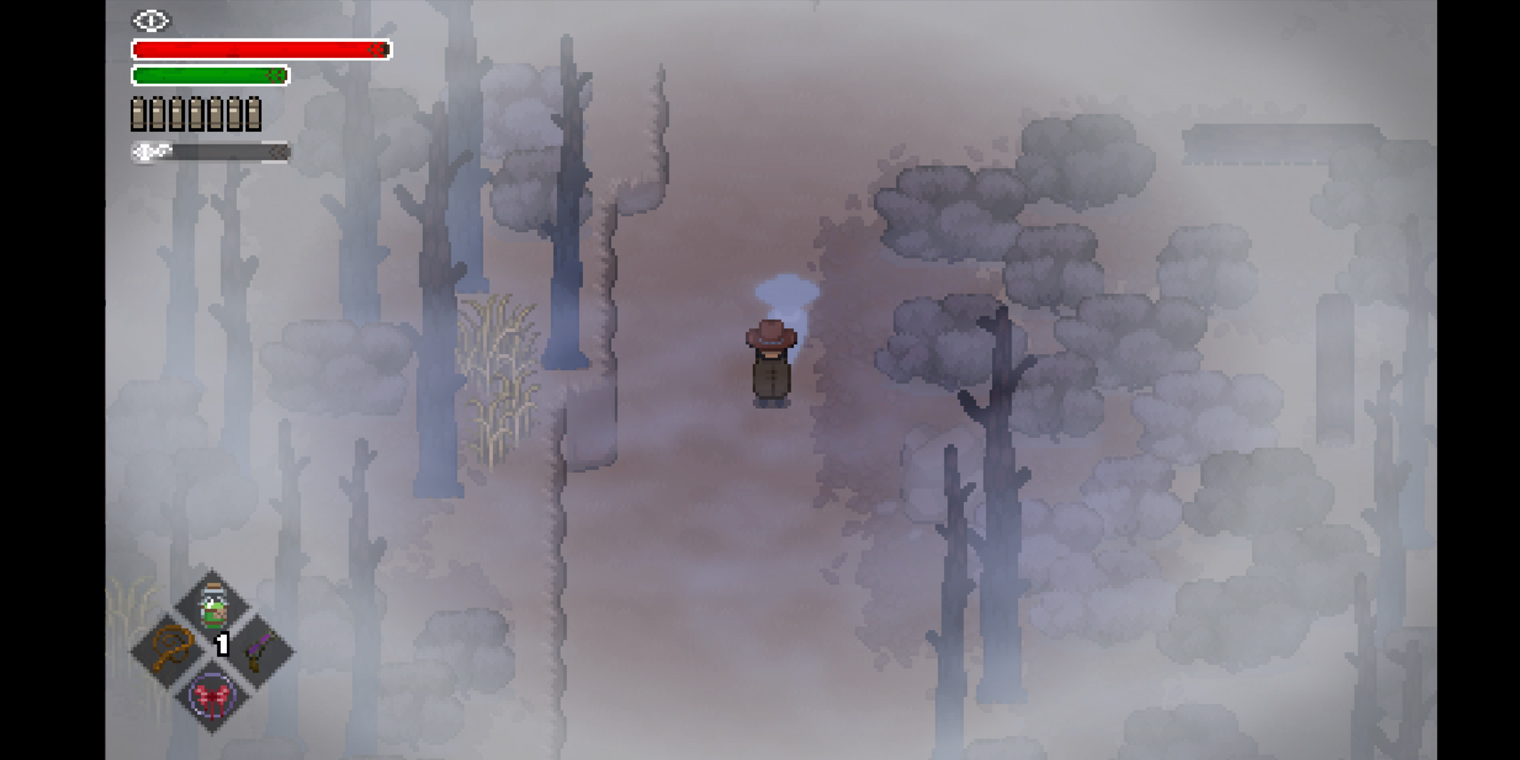
Task: Tap the eye icon above health bar
Action: (x=151, y=20)
